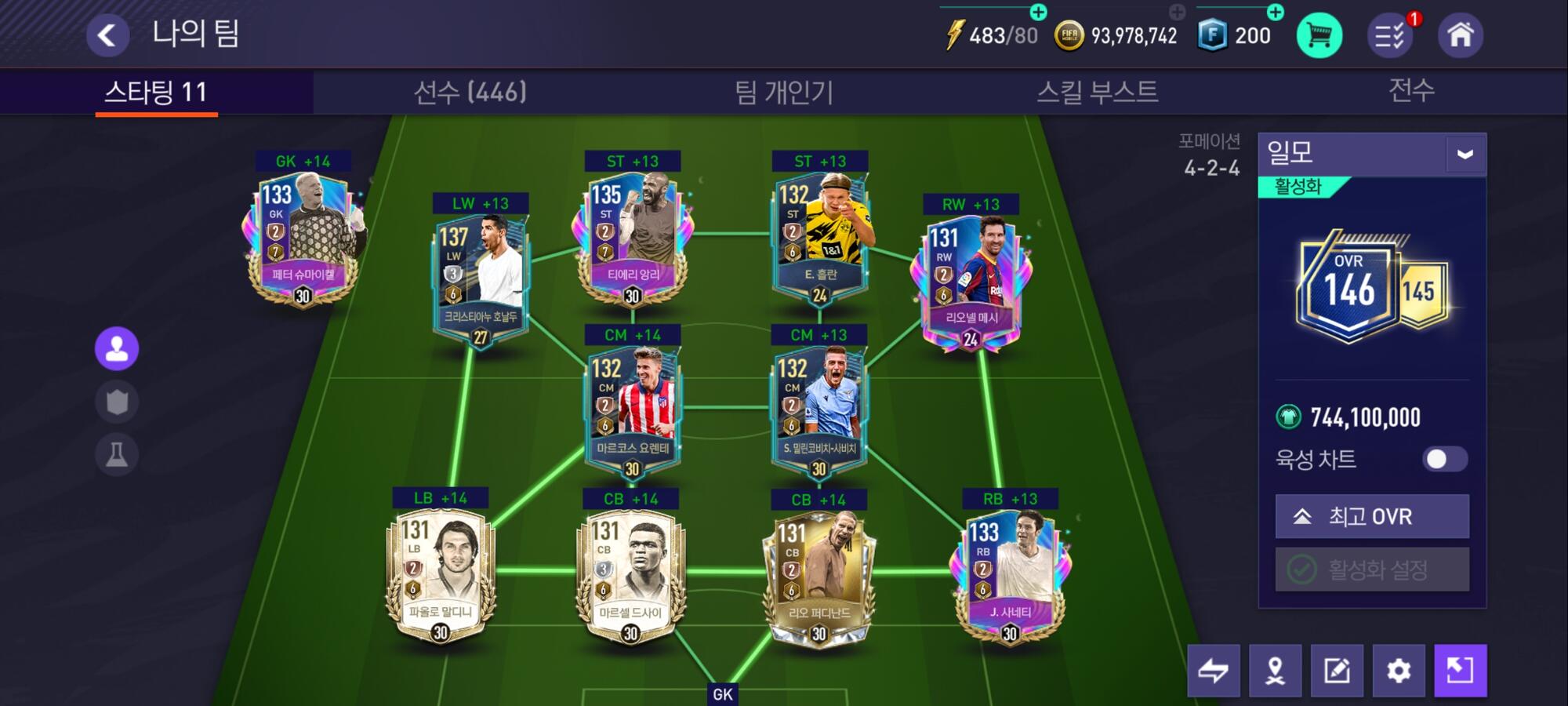Toggle the 육성 차트 switch
The width and height of the screenshot is (1568, 706).
click(1444, 459)
